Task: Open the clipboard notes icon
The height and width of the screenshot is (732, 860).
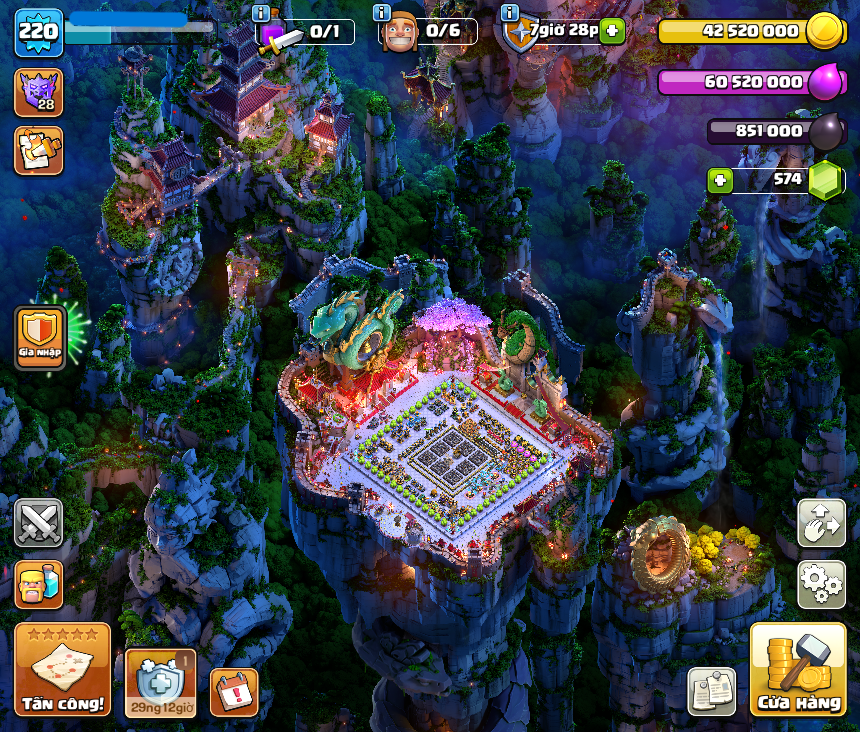Action: click(x=712, y=691)
